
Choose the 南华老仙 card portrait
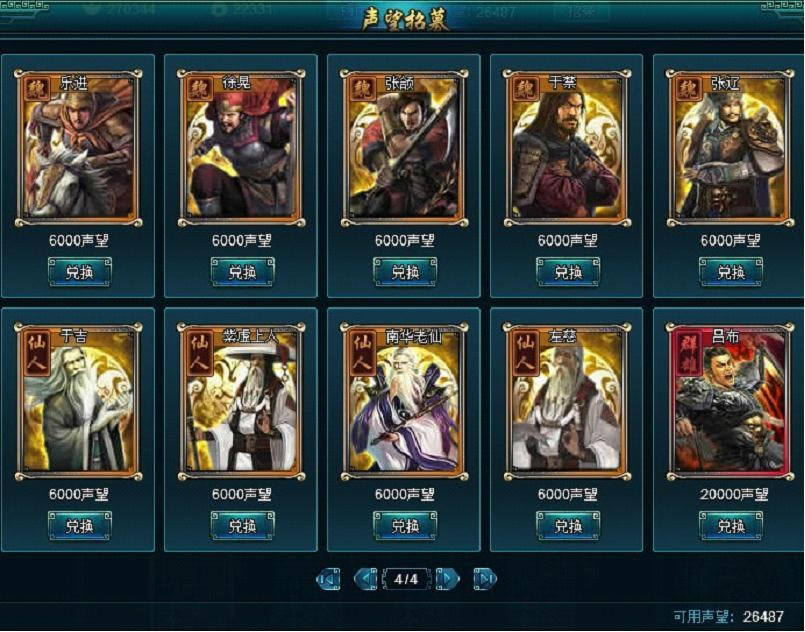pos(405,400)
